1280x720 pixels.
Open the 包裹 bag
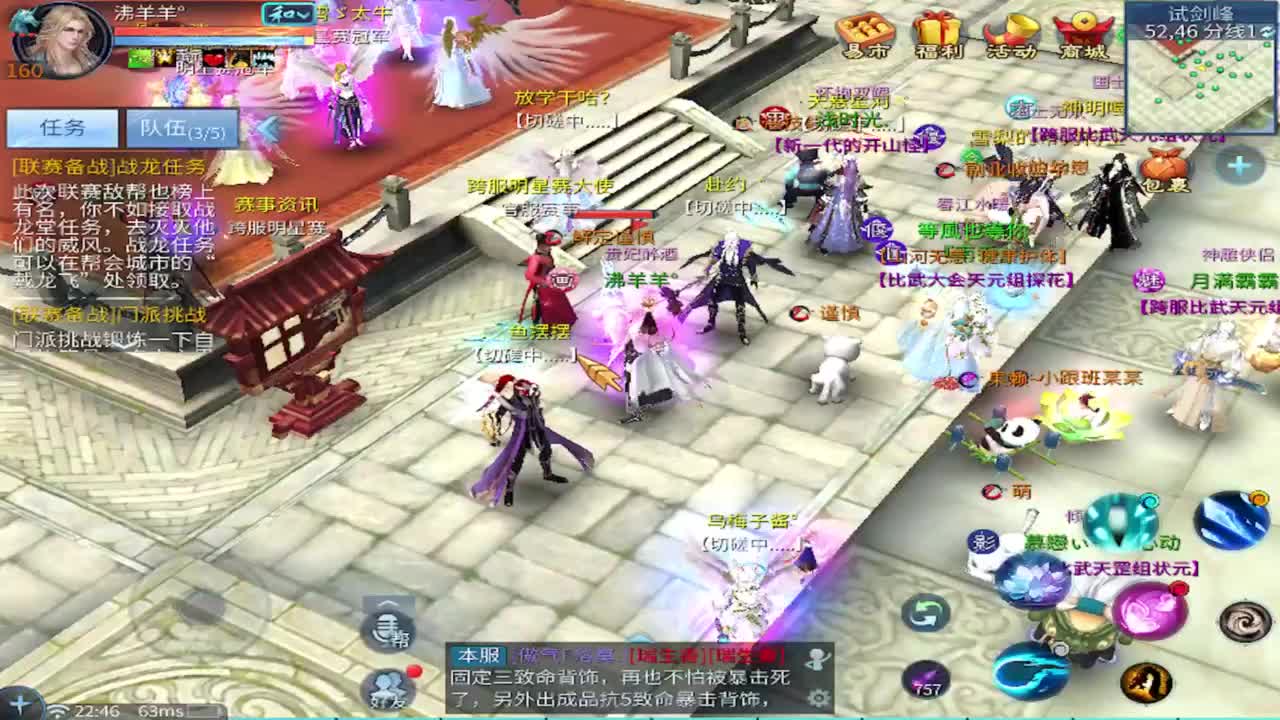point(1161,169)
